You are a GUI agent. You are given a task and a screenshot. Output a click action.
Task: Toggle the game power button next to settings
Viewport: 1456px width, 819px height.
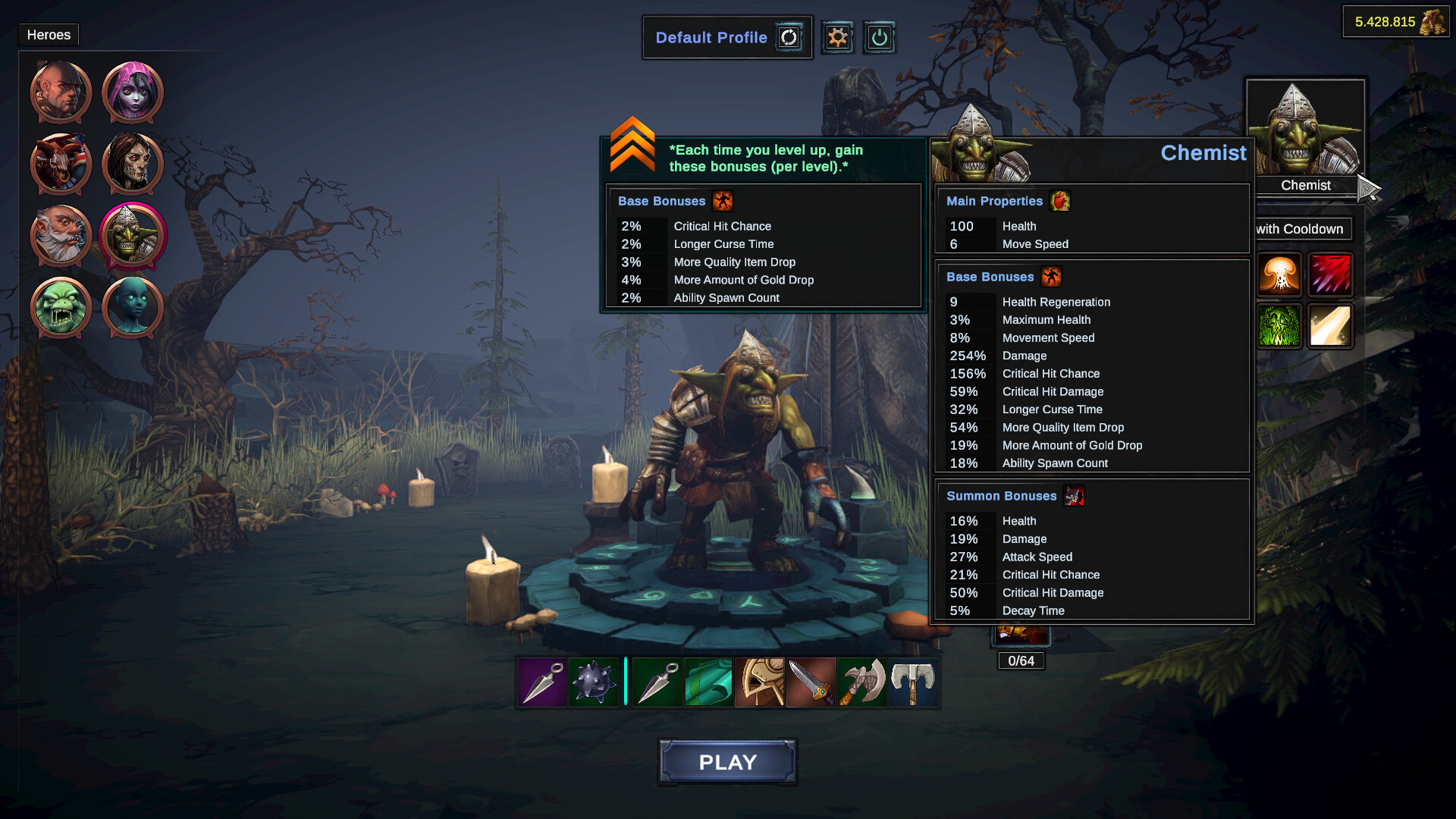click(880, 36)
